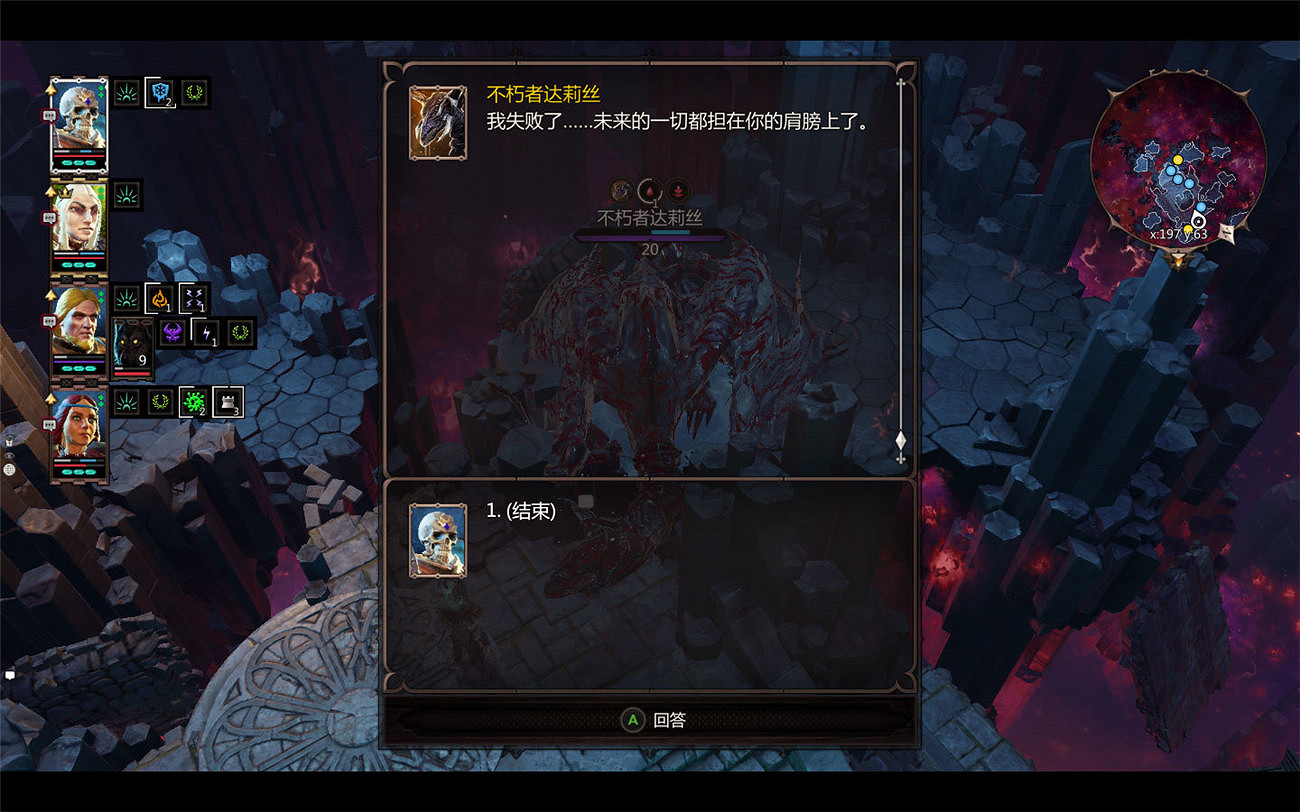Click the drop marker icon beside the minimap coordinates
Image resolution: width=1300 pixels, height=812 pixels.
coord(1196,222)
